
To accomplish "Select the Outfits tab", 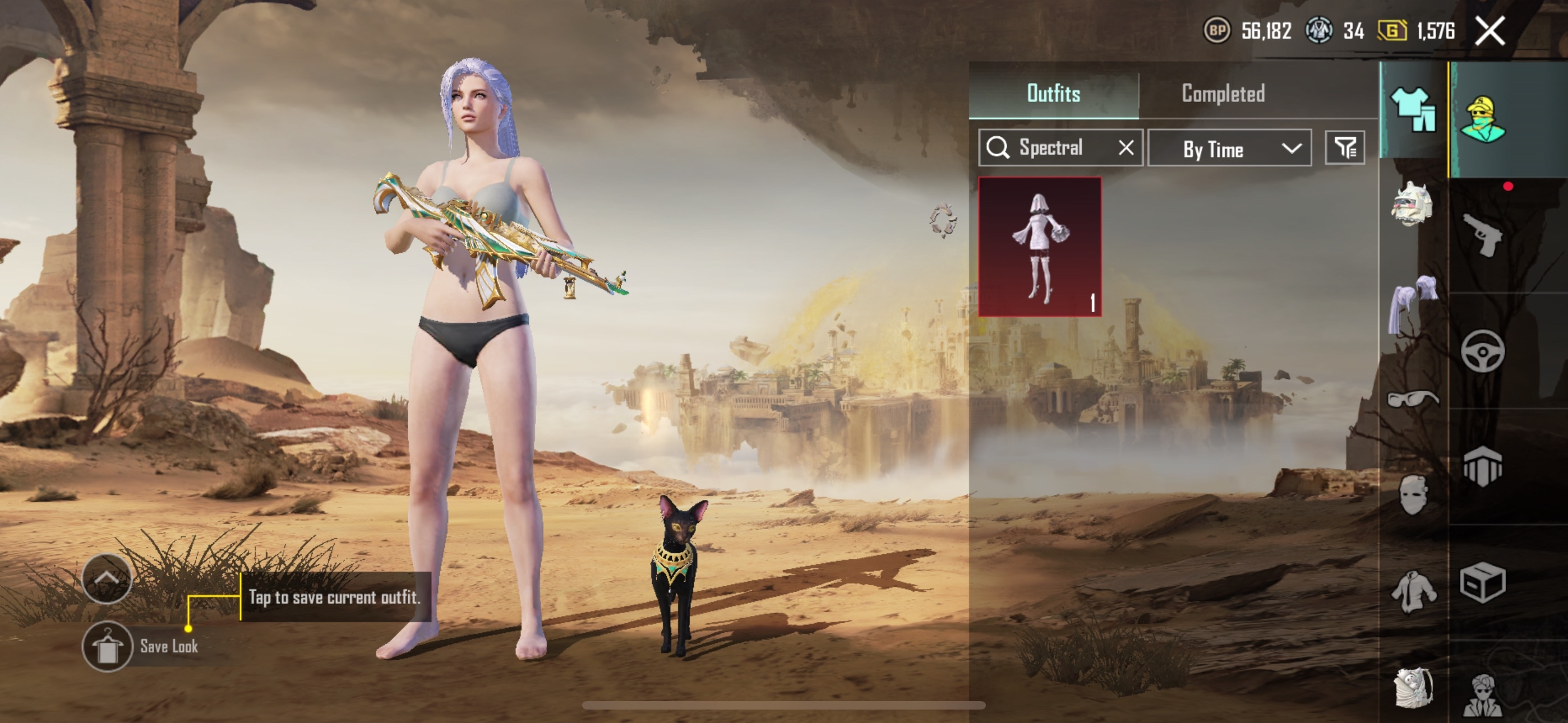I will click(x=1054, y=94).
